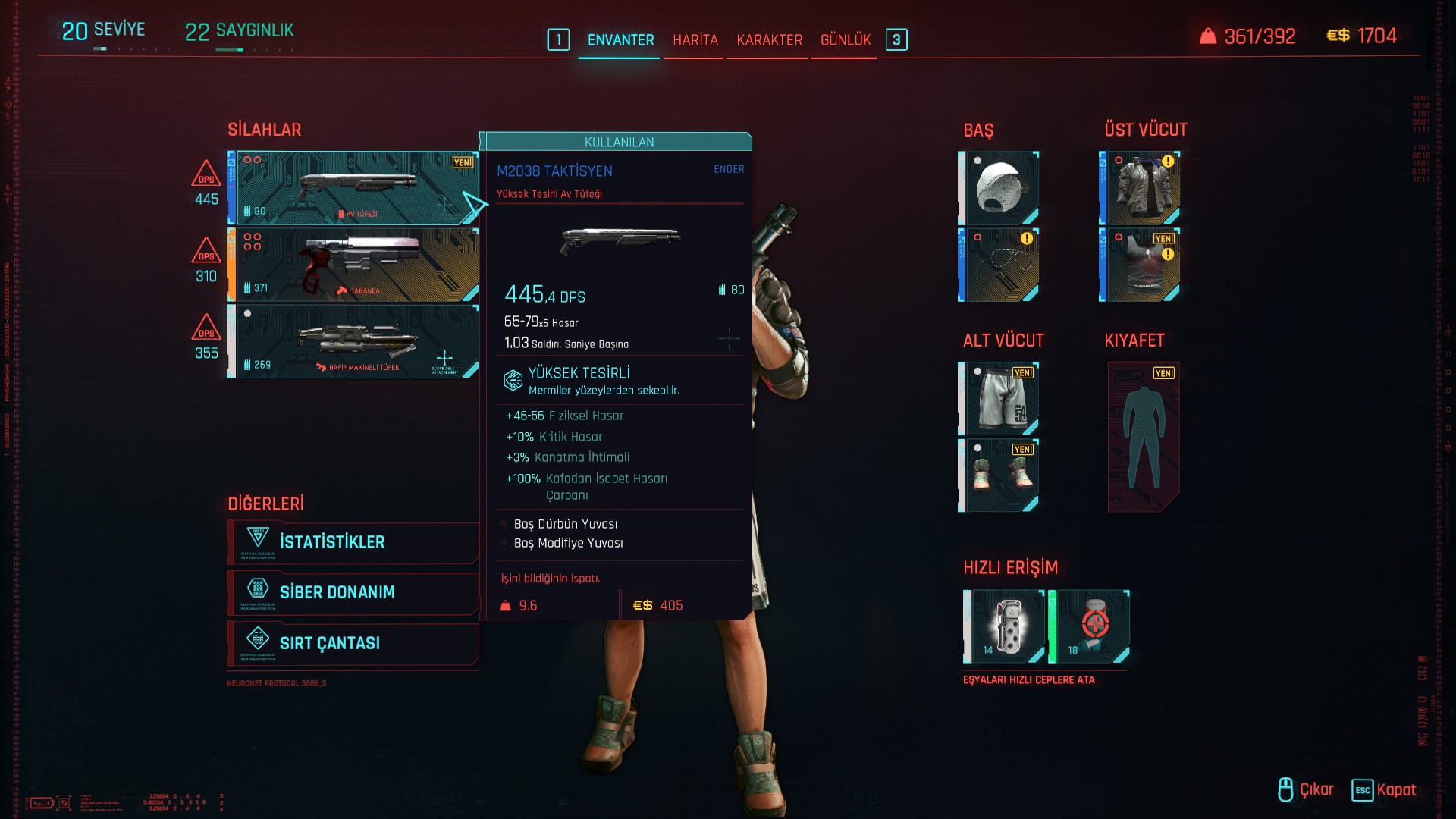Go to the KARAKTER tab
The height and width of the screenshot is (819, 1456).
(x=769, y=40)
